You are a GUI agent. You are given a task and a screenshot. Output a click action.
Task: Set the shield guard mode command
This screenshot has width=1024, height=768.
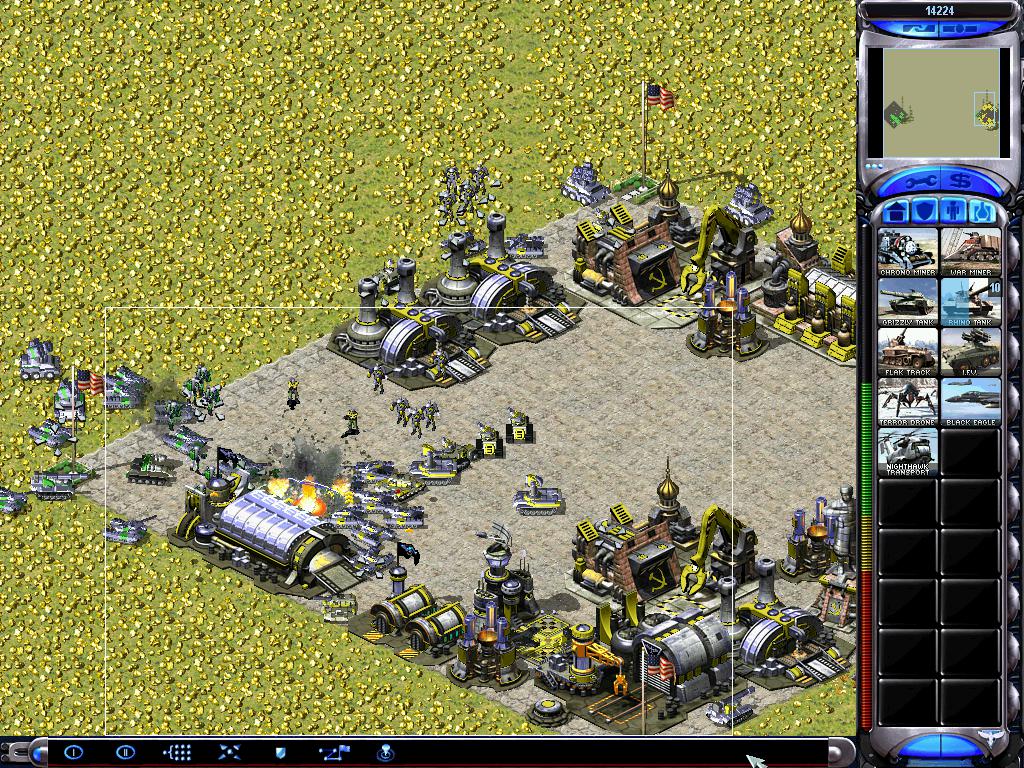pyautogui.click(x=280, y=752)
